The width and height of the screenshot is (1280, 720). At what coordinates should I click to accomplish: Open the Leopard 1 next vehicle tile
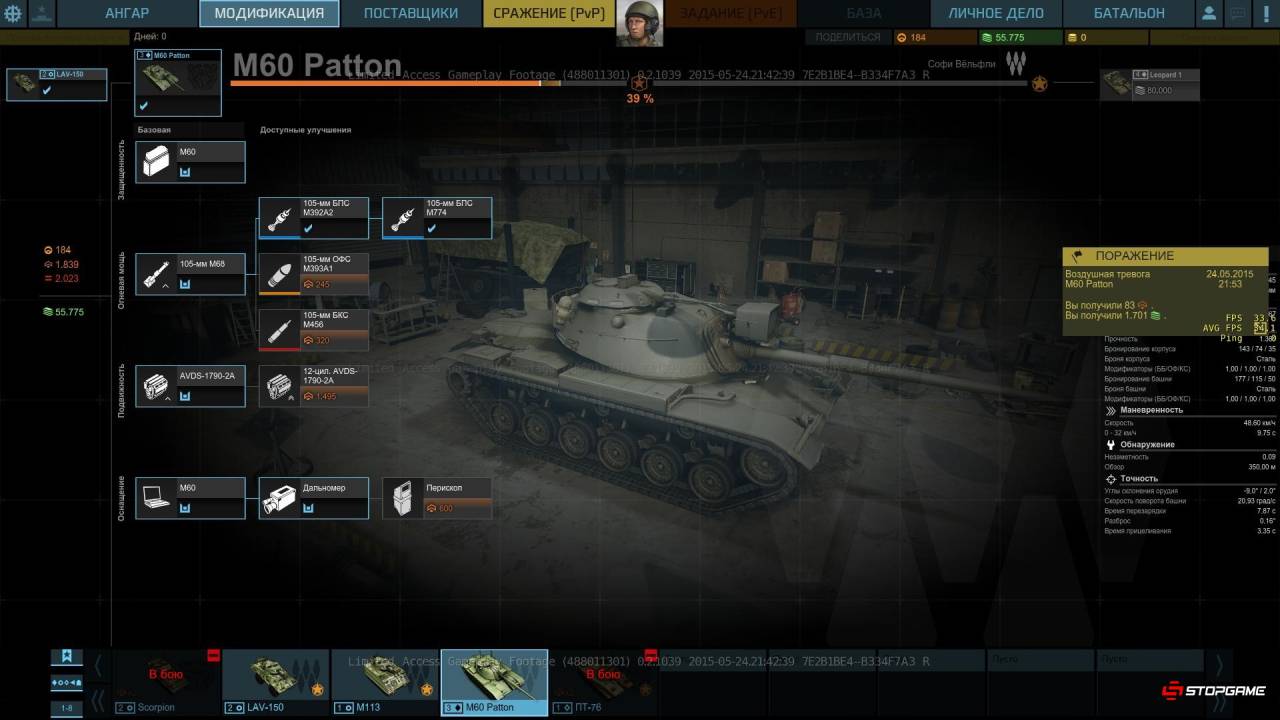coord(1149,85)
